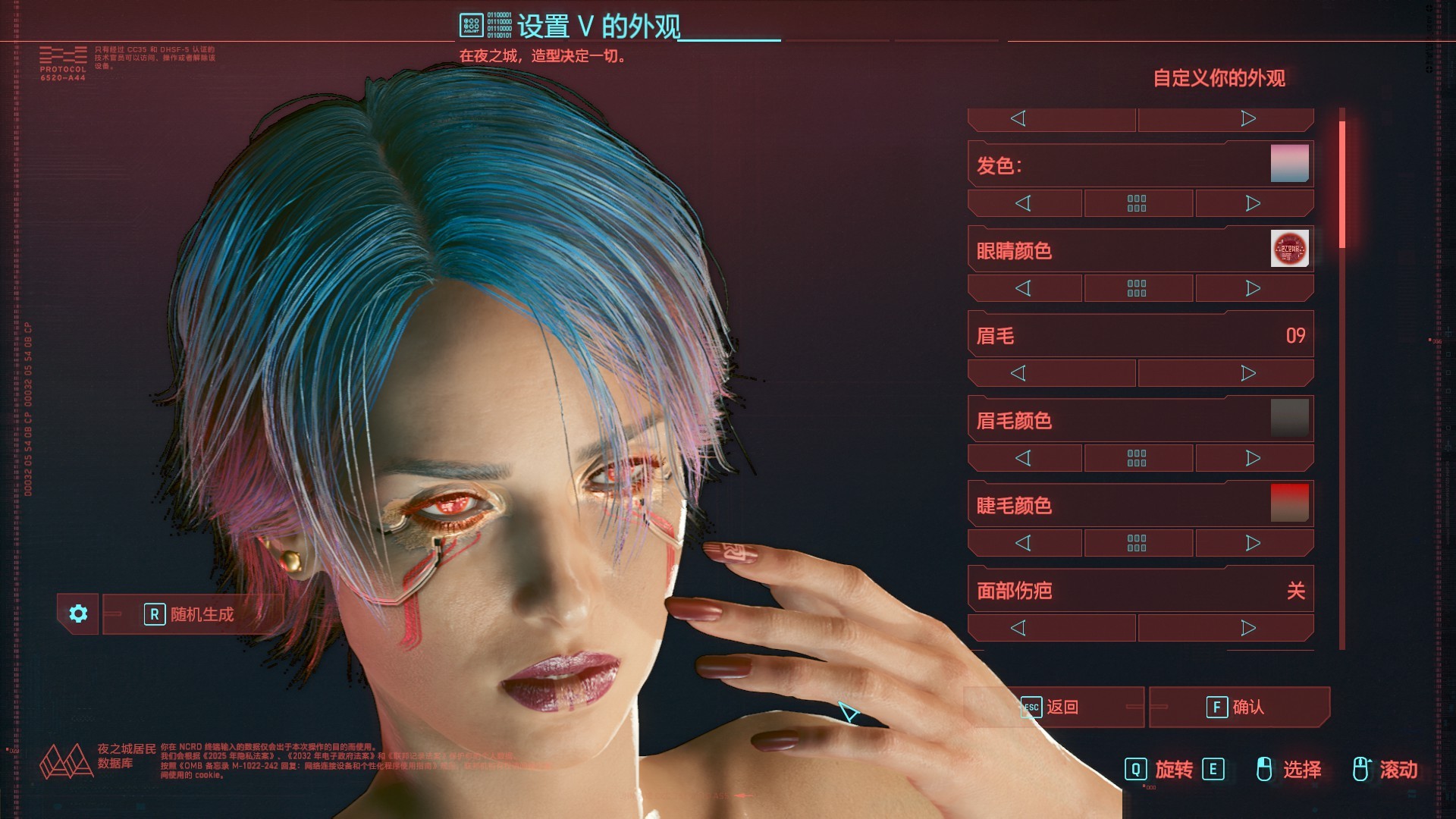Click the hair color swatch preview
The width and height of the screenshot is (1456, 819).
(1289, 164)
